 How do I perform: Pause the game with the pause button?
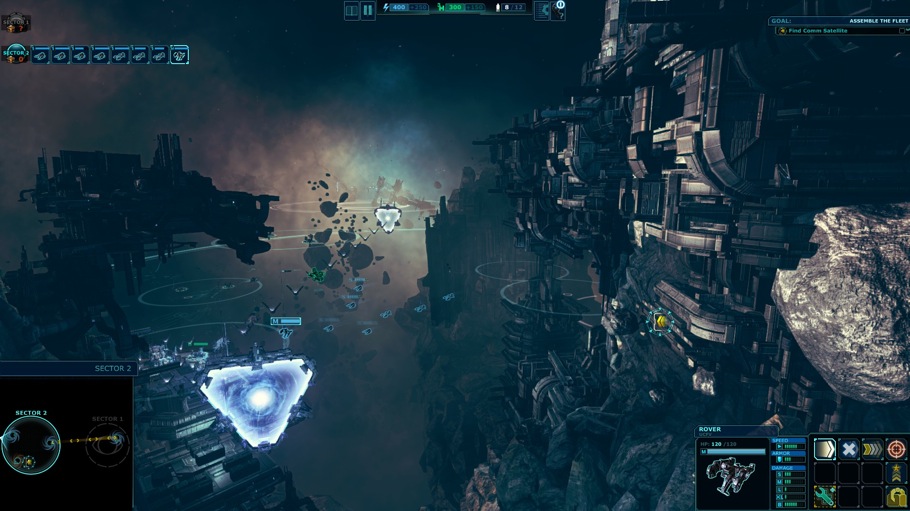tap(368, 10)
